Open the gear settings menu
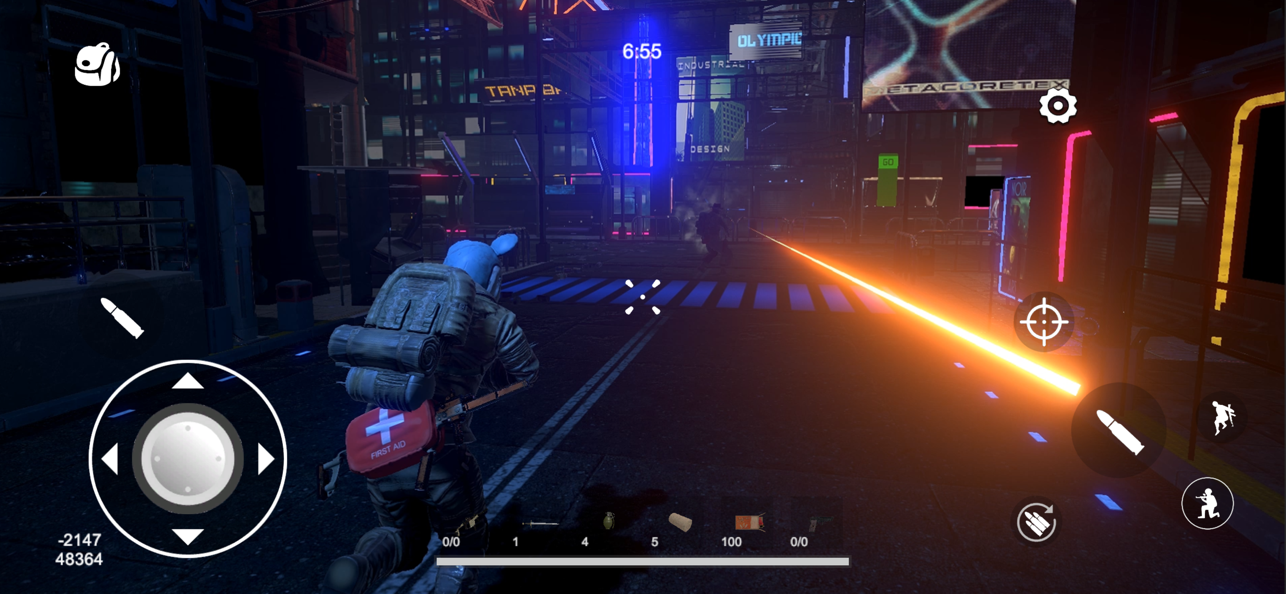 coord(1057,106)
